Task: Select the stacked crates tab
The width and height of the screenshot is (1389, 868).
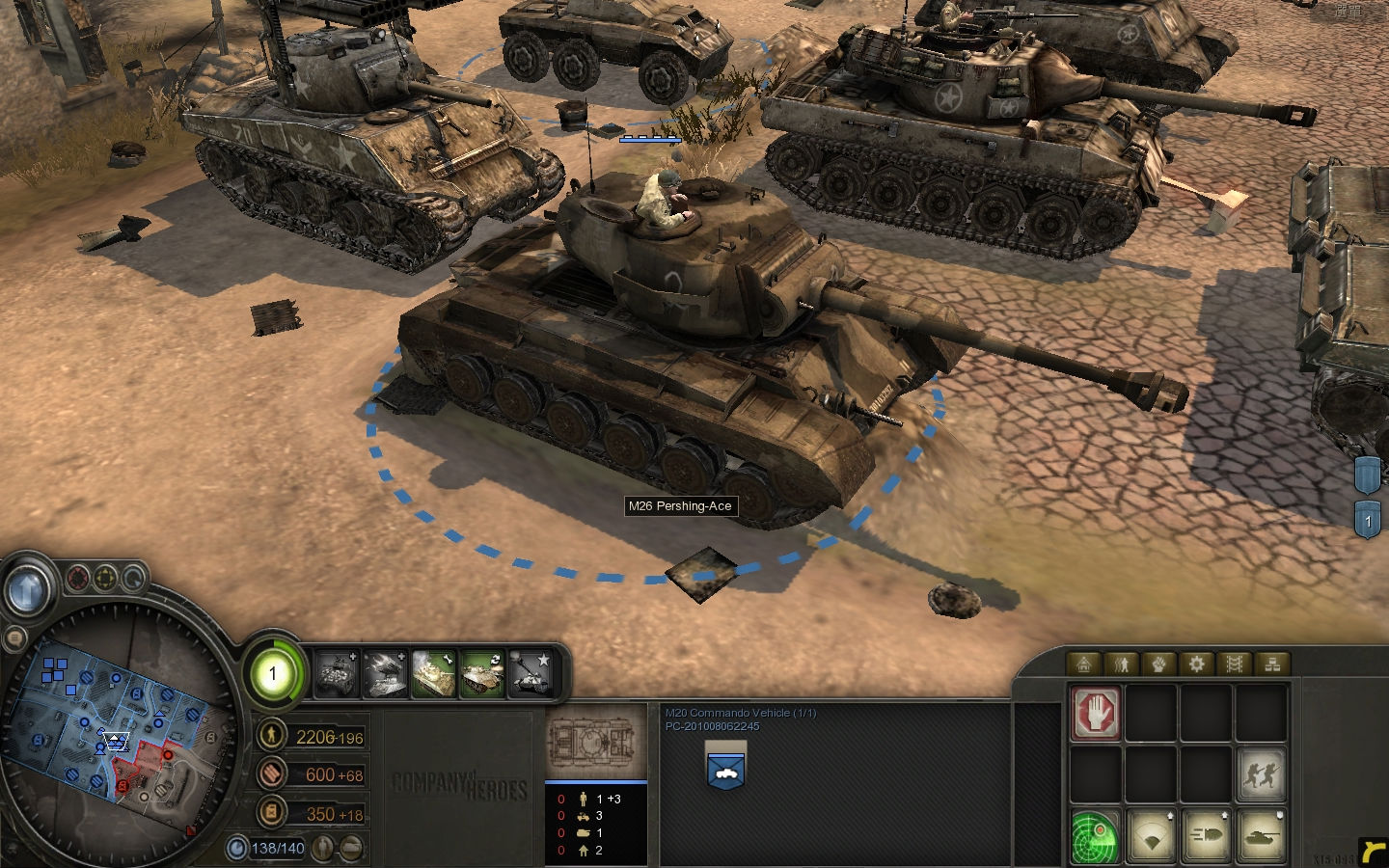Action: click(1272, 664)
